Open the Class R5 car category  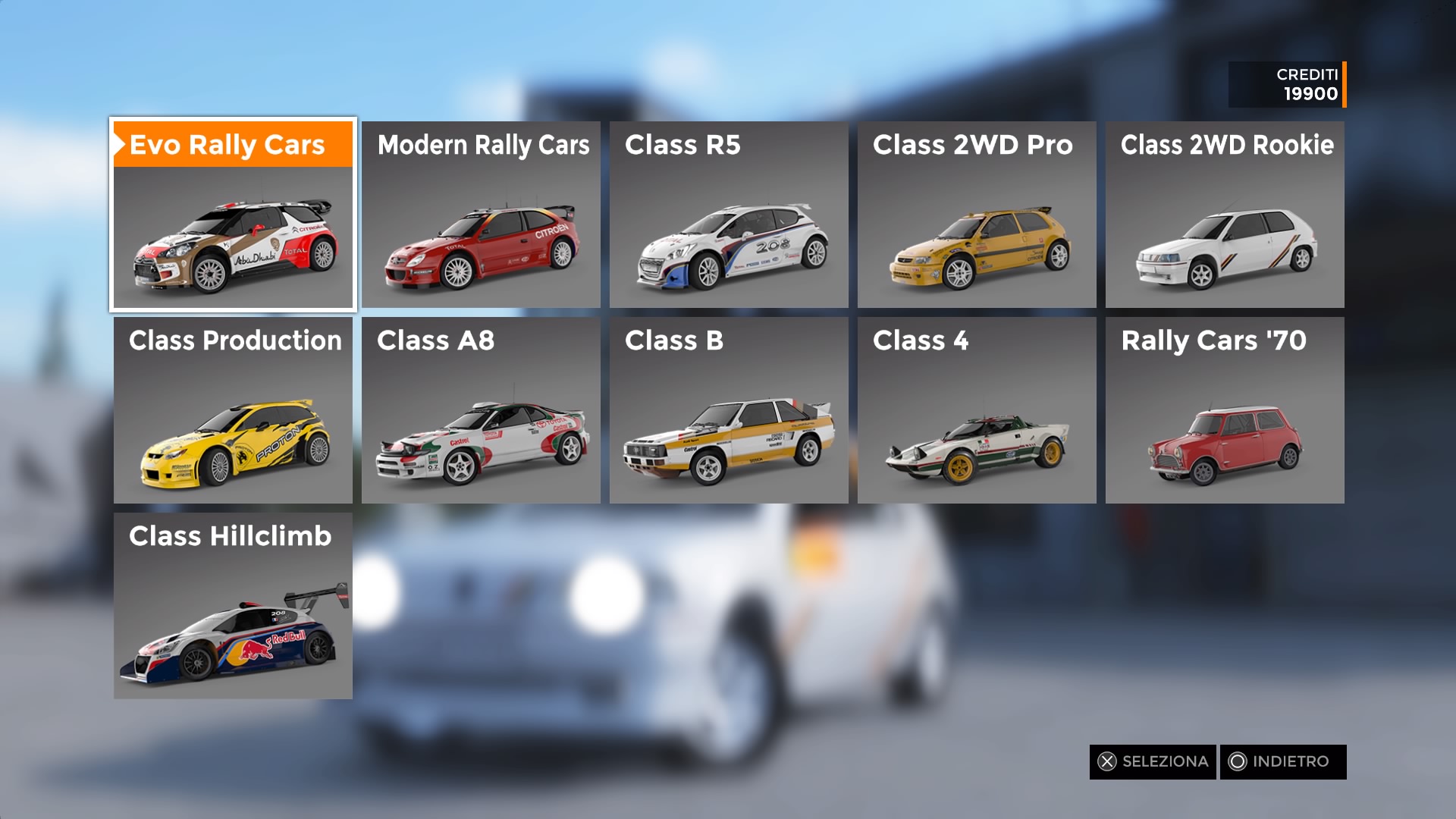729,215
